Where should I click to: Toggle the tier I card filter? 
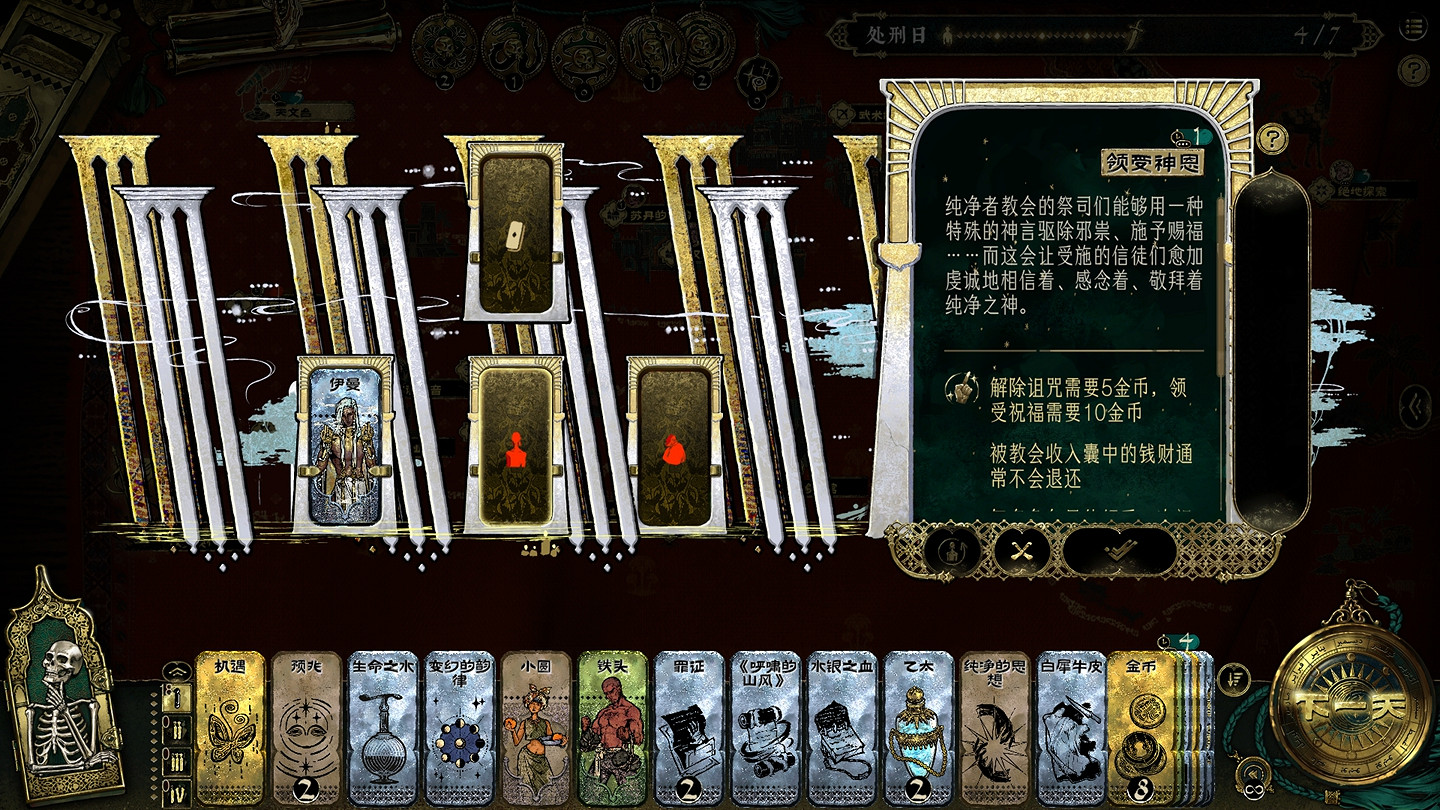click(176, 698)
